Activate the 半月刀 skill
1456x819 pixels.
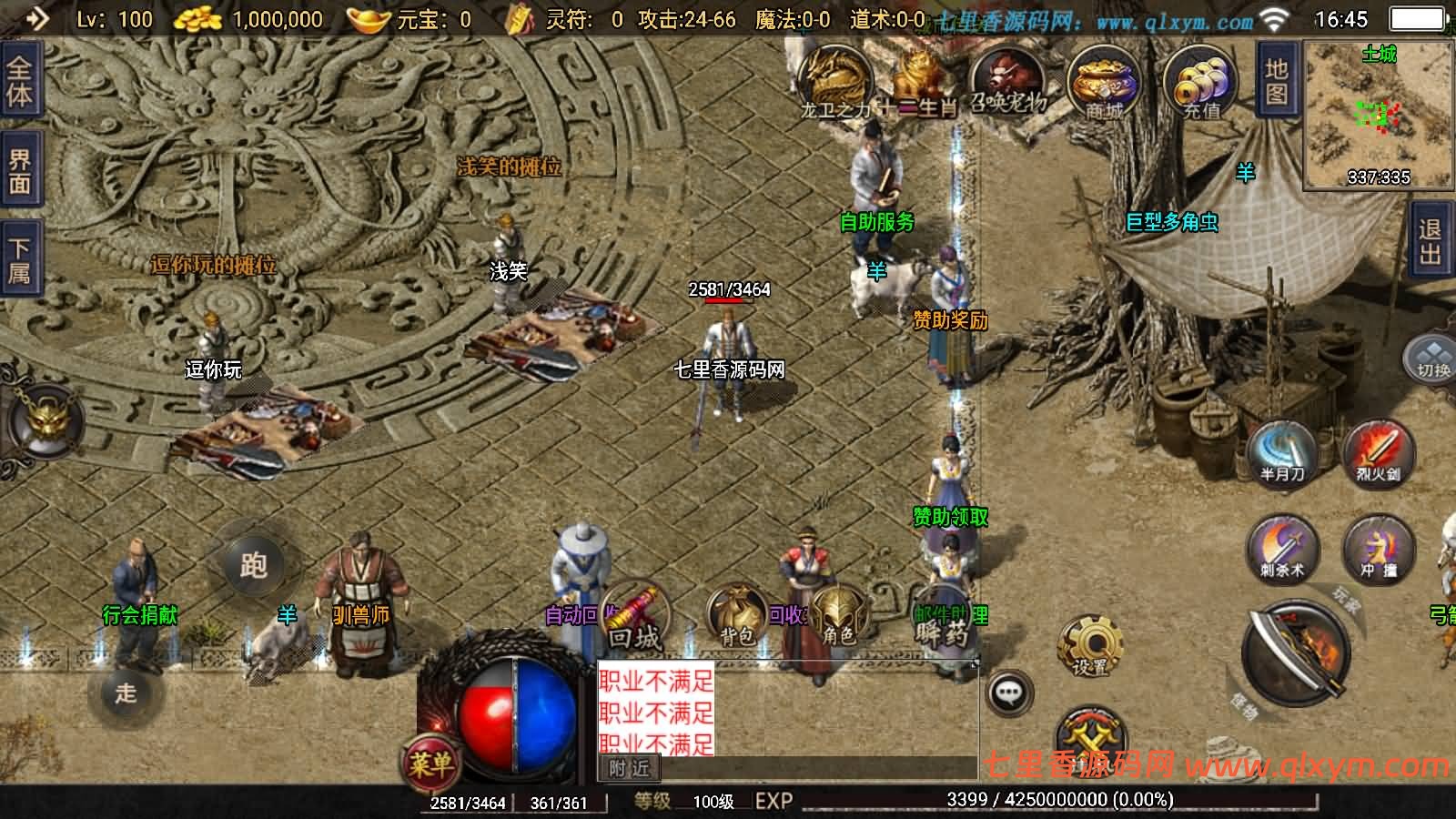[1282, 452]
